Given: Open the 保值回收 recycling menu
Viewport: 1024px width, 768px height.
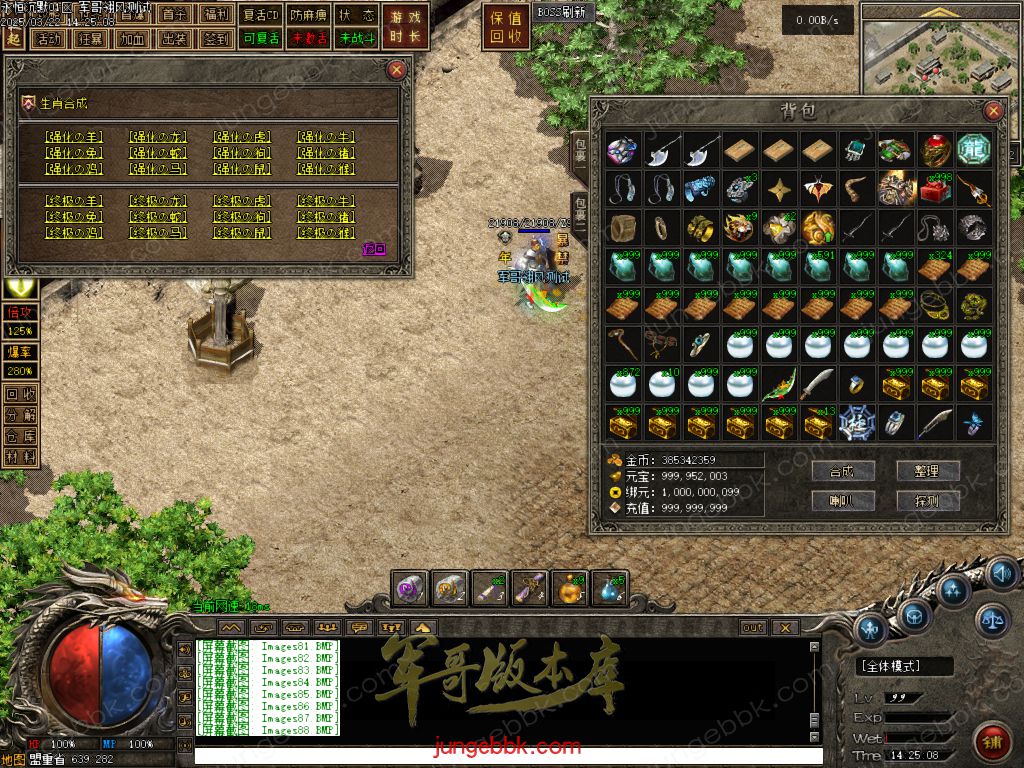Looking at the screenshot, I should point(507,27).
